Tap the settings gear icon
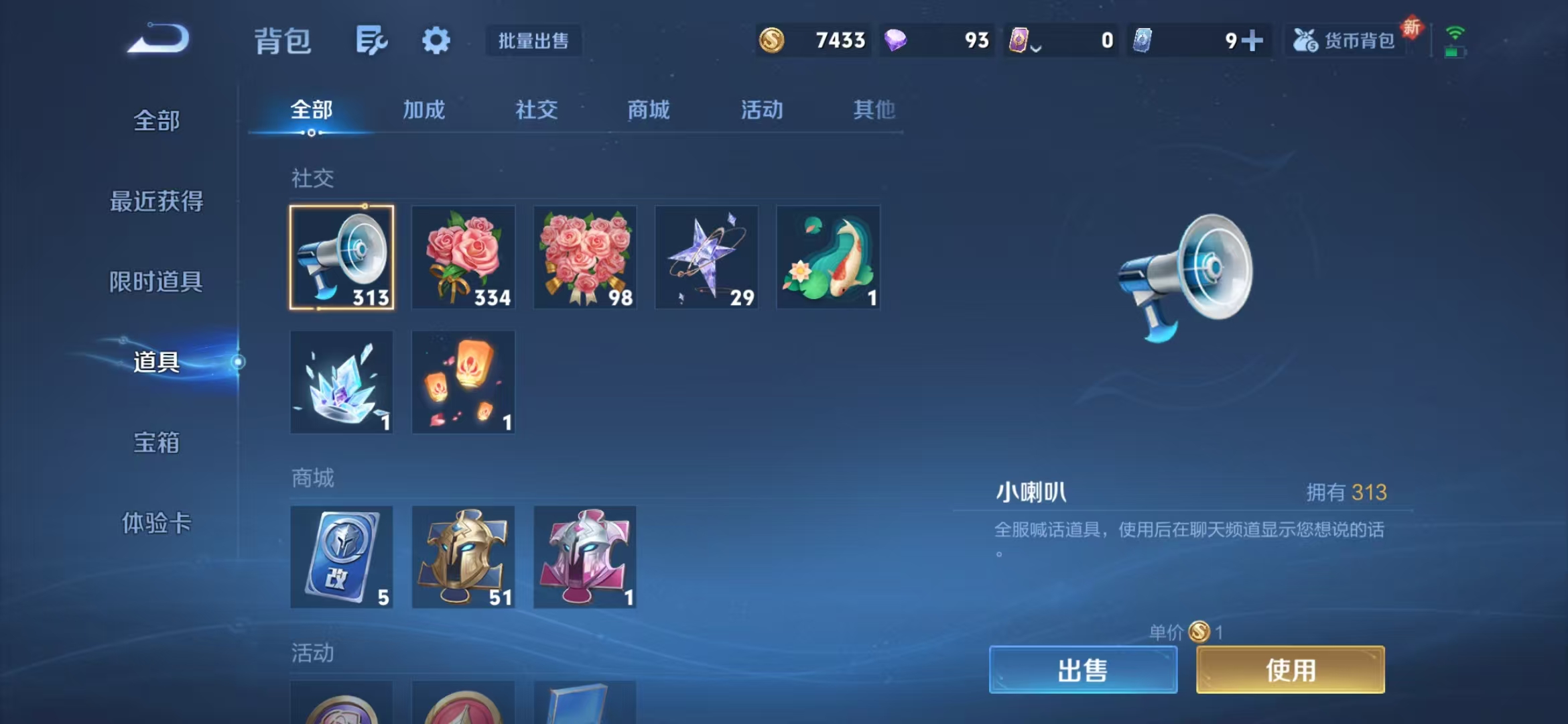 (436, 40)
